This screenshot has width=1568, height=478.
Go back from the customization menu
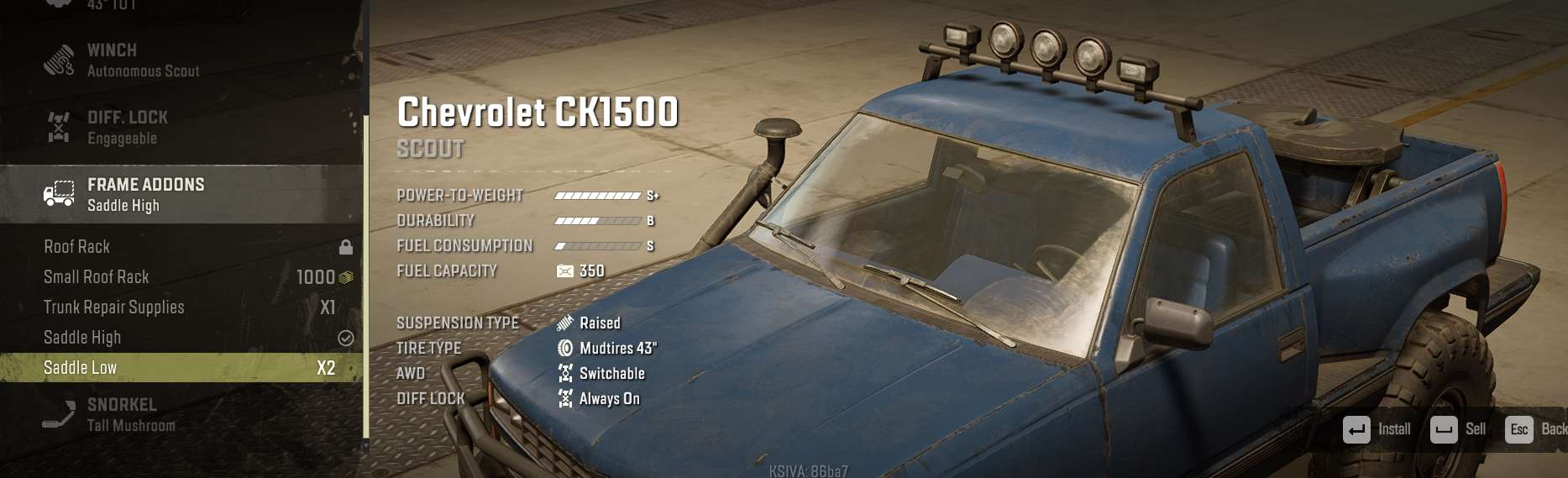pyautogui.click(x=1535, y=429)
